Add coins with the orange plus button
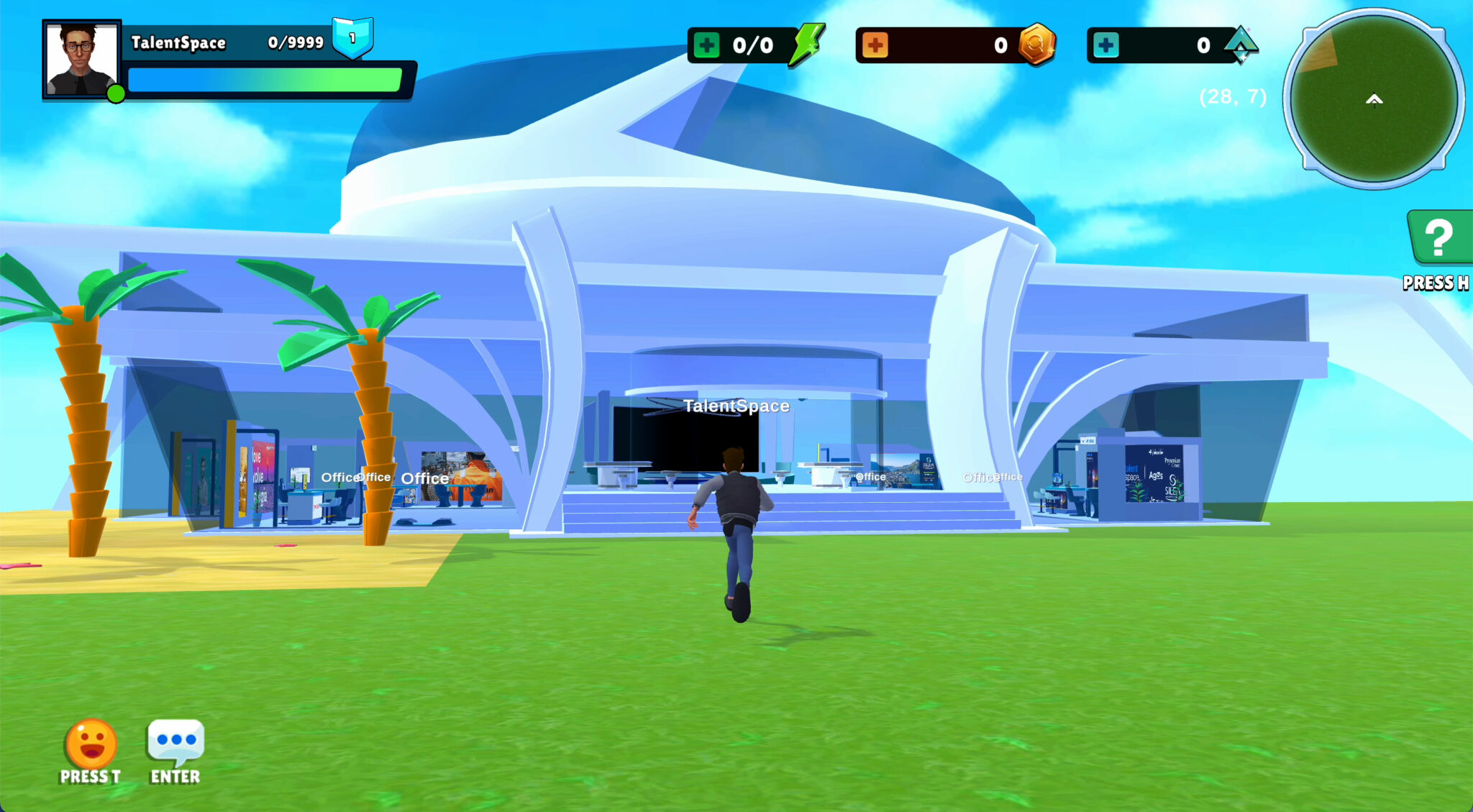Image resolution: width=1473 pixels, height=812 pixels. click(875, 45)
